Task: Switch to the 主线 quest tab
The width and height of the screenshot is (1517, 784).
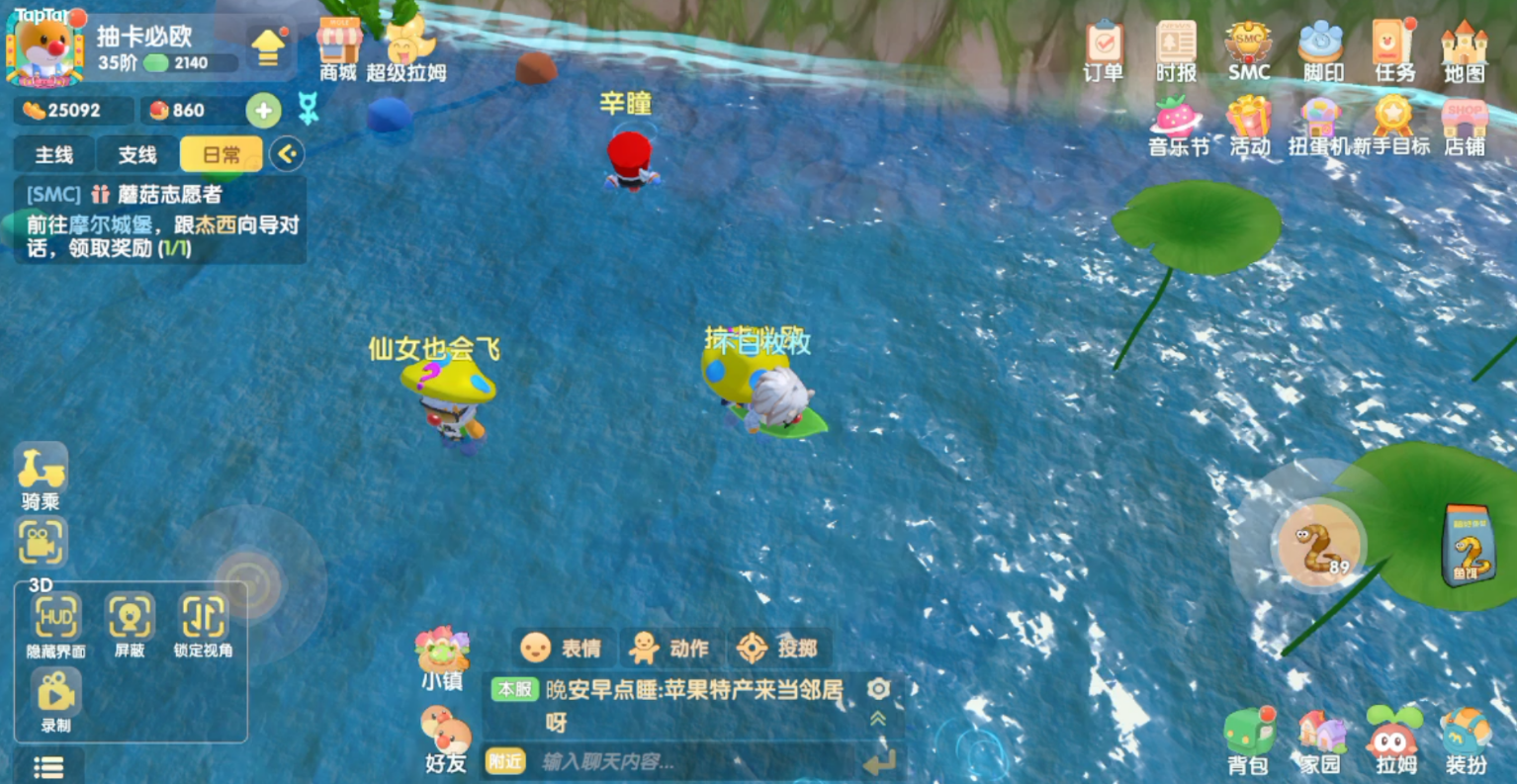Action: pyautogui.click(x=52, y=154)
